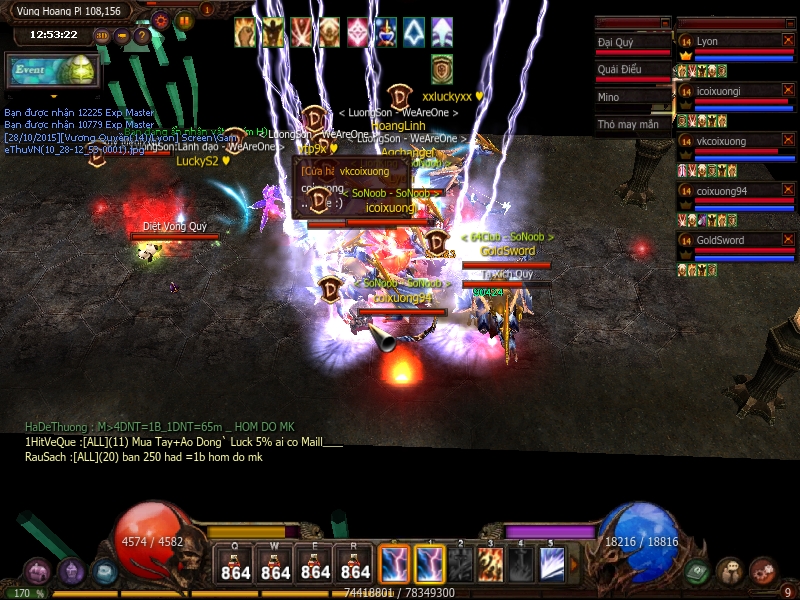This screenshot has height=600, width=800.
Task: Activate the white slash skill in slot 5
Action: 551,564
